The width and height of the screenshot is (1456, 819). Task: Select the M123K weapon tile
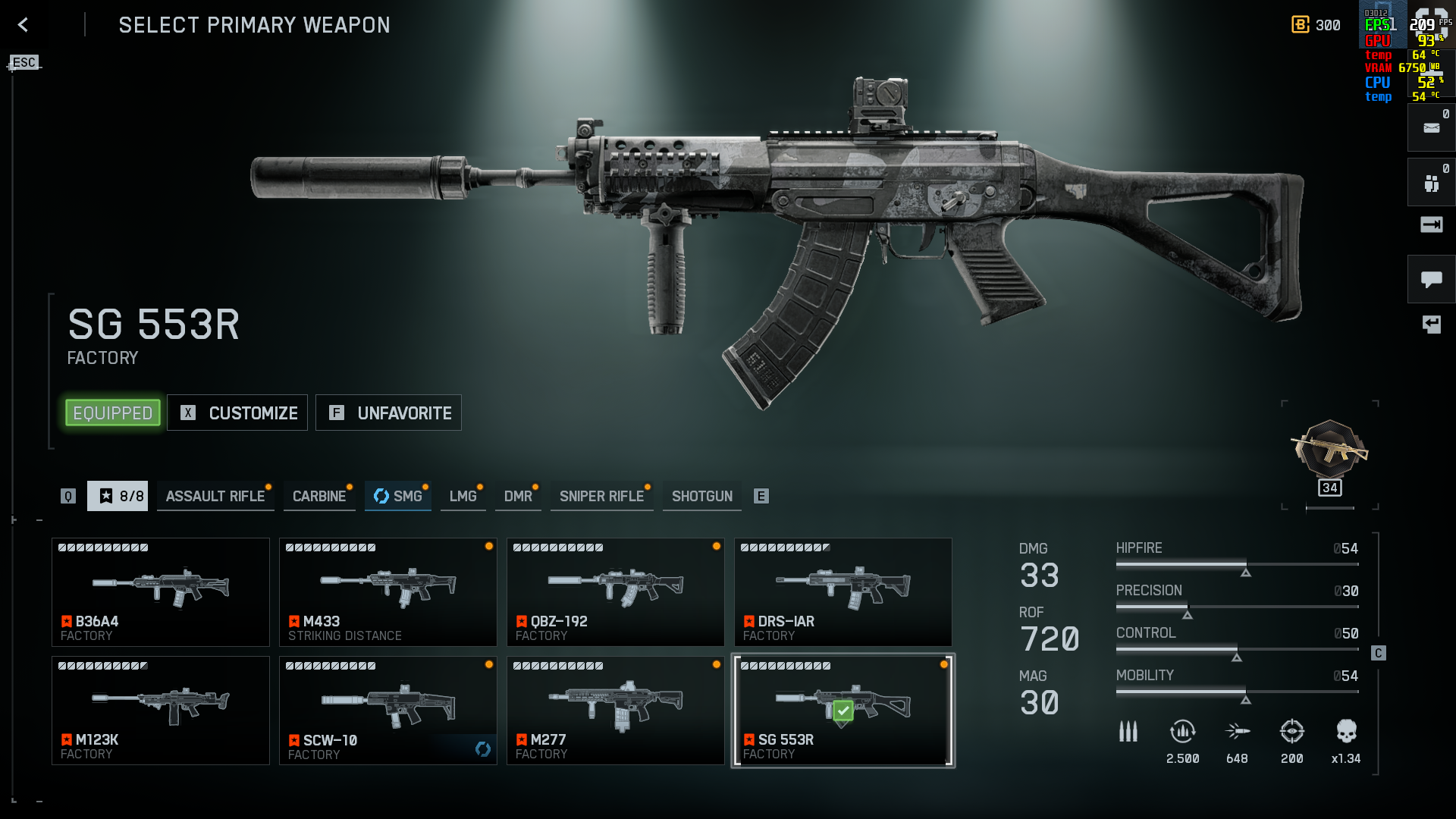click(161, 711)
